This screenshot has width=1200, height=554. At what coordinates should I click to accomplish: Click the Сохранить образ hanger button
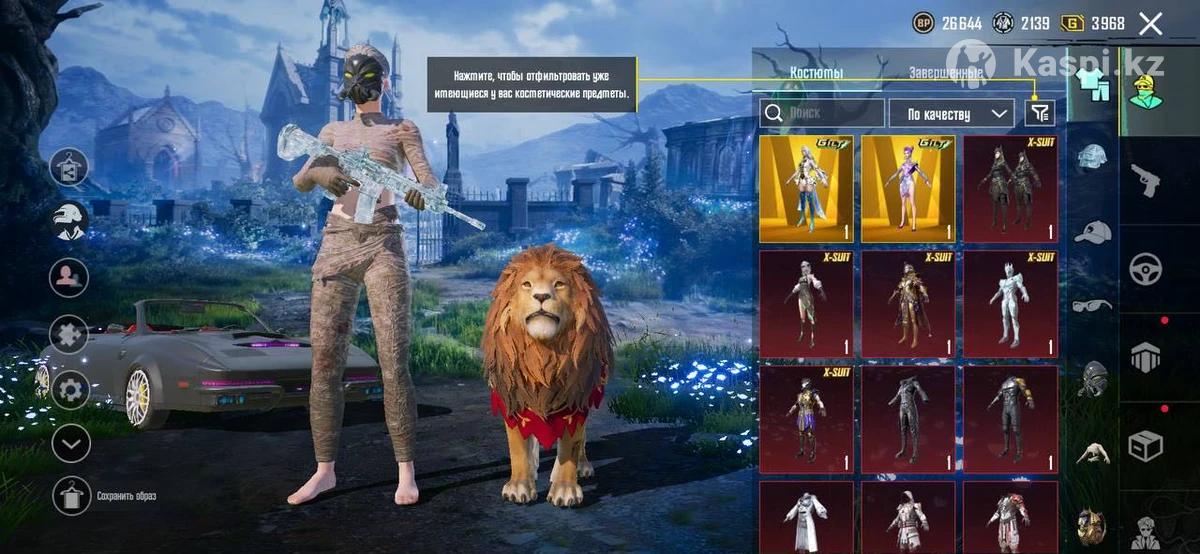pyautogui.click(x=71, y=496)
